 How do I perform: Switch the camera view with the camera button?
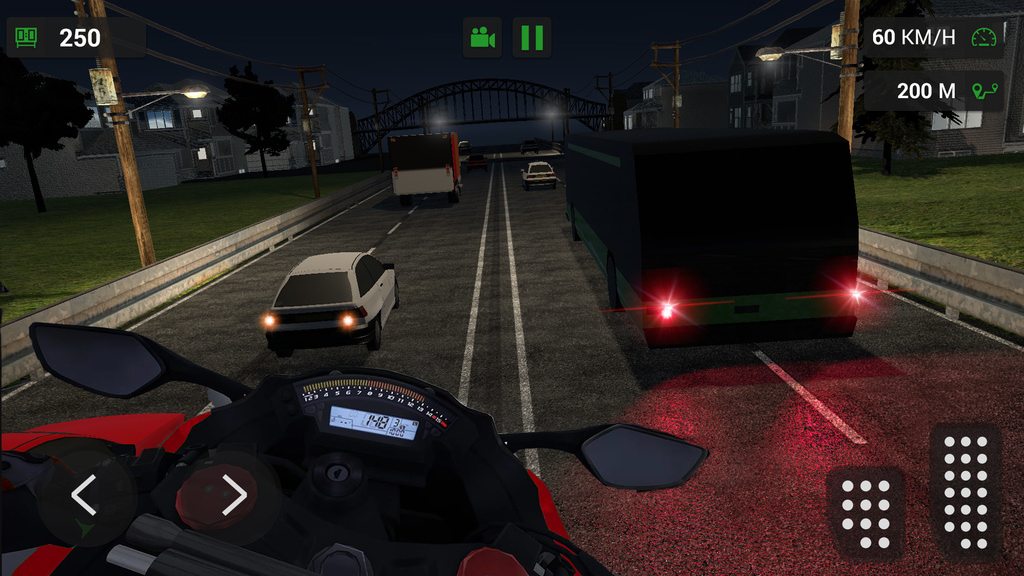(x=482, y=38)
